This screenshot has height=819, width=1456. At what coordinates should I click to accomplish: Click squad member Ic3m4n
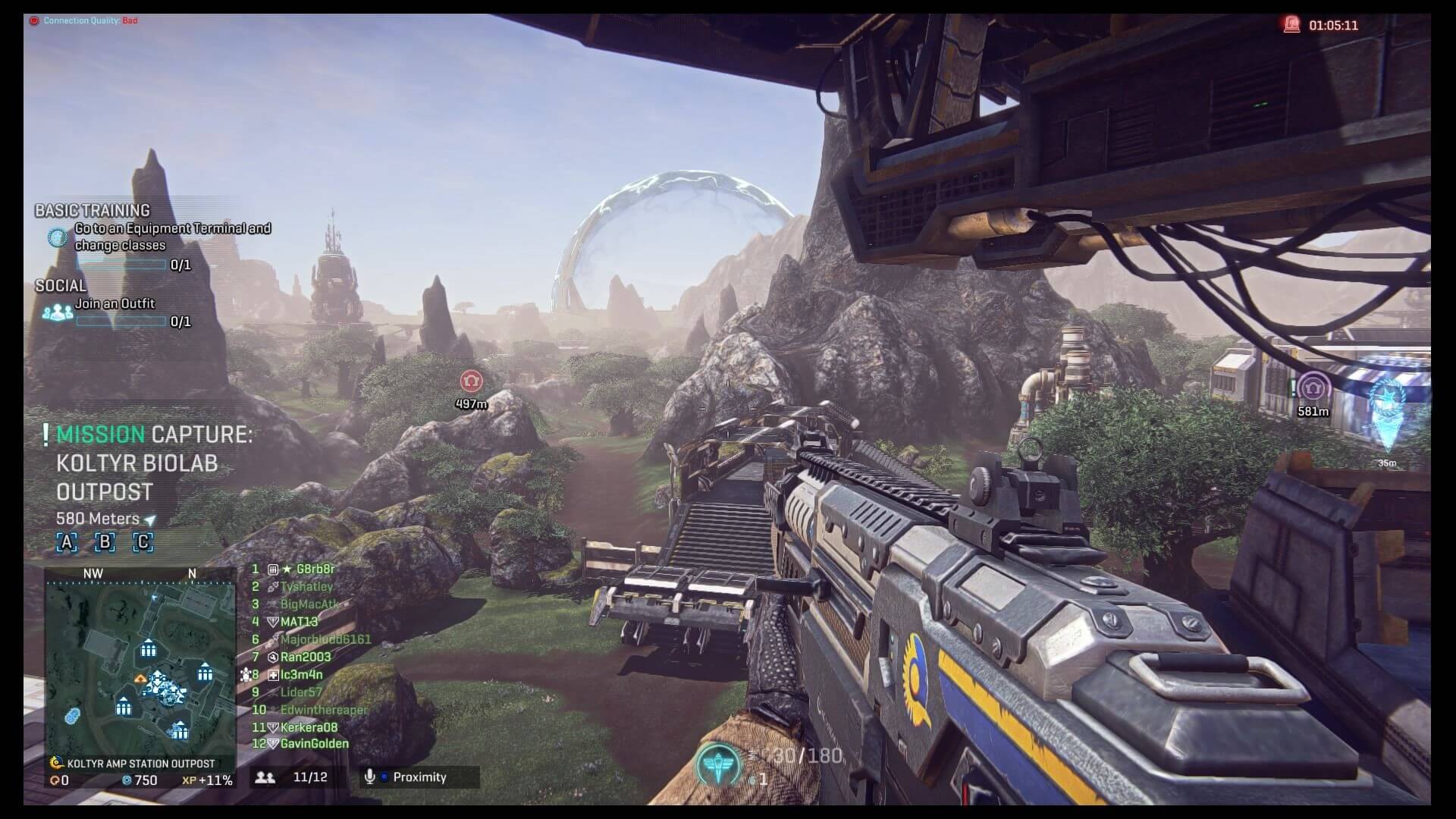click(301, 674)
